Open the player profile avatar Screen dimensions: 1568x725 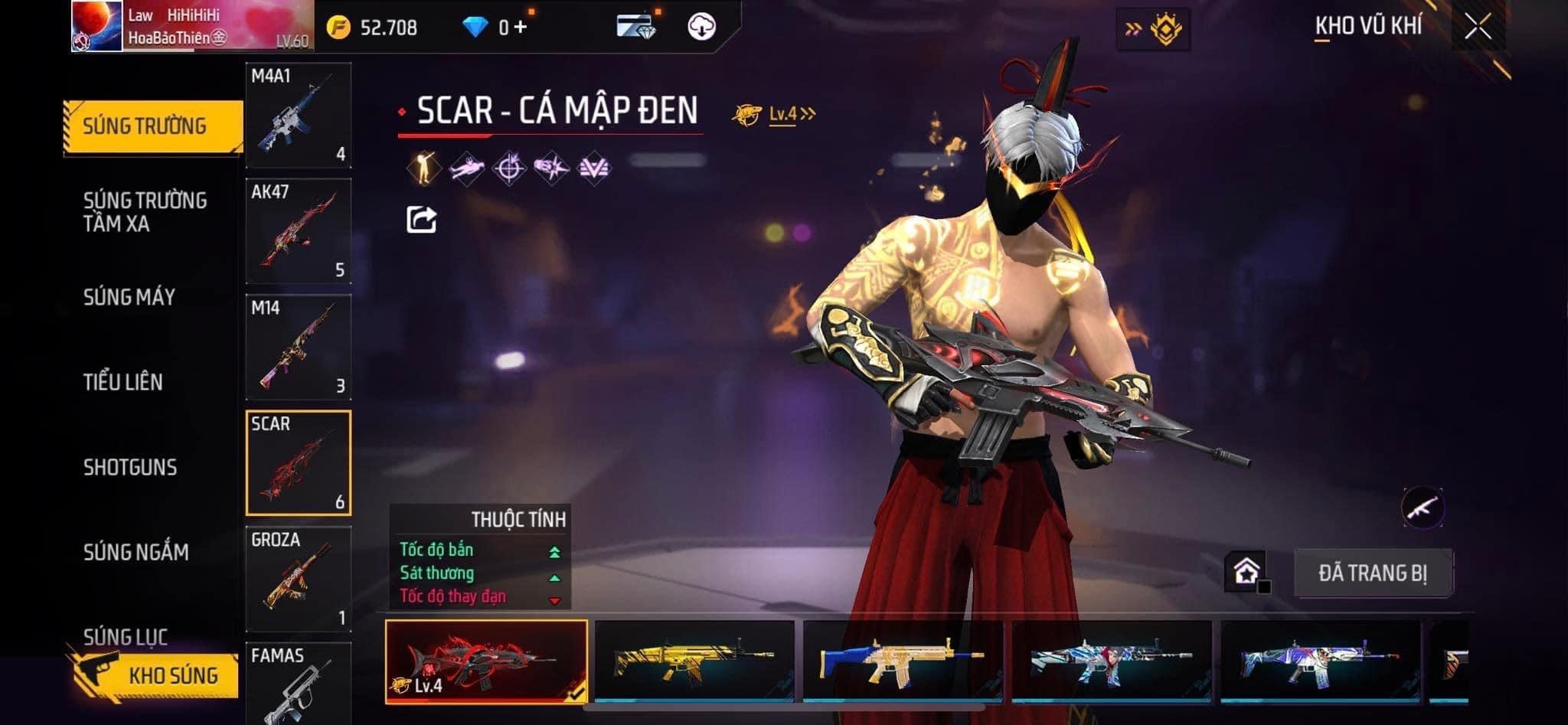96,27
